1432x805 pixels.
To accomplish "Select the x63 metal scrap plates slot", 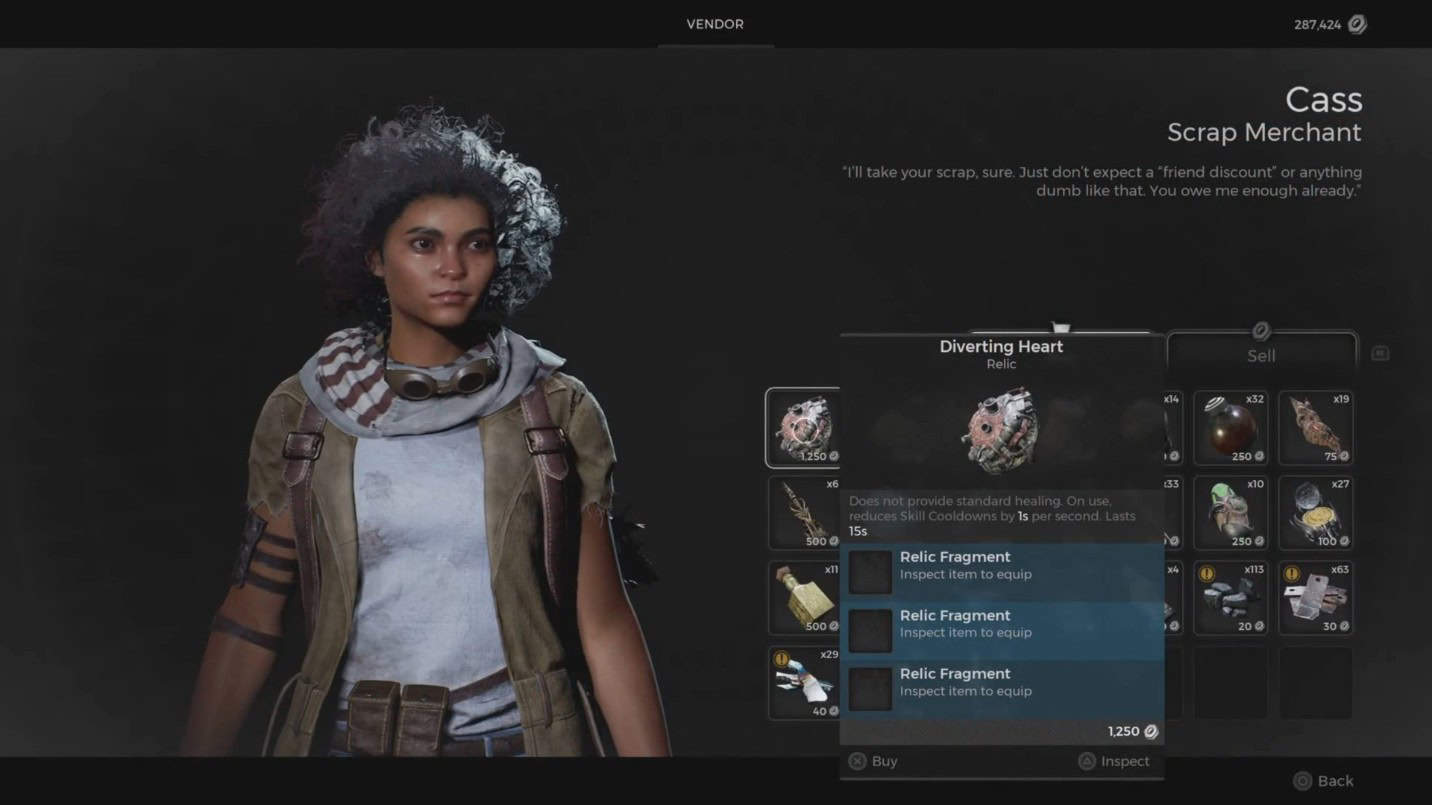I will tap(1315, 598).
